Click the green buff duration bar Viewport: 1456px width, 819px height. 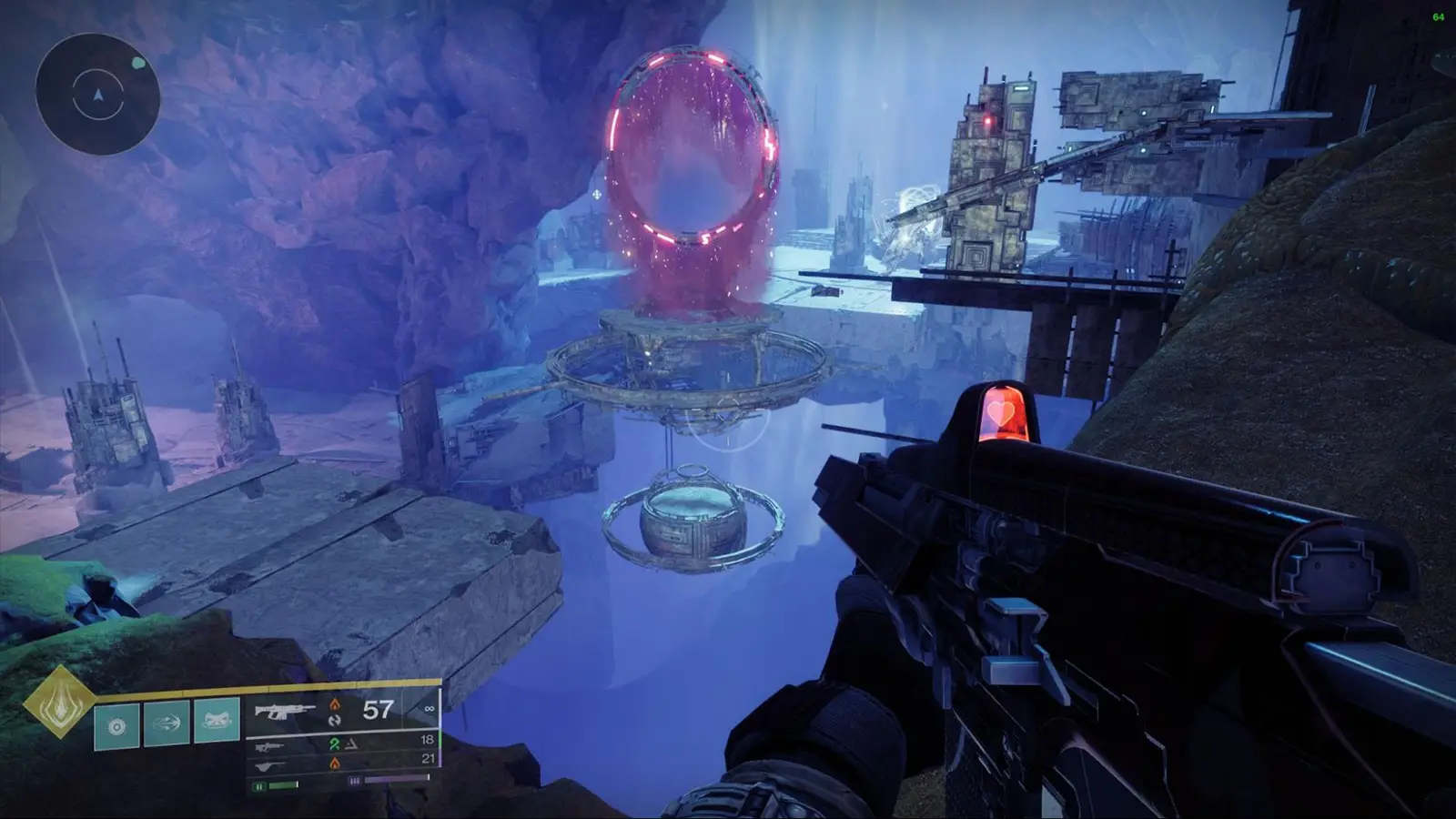click(284, 784)
